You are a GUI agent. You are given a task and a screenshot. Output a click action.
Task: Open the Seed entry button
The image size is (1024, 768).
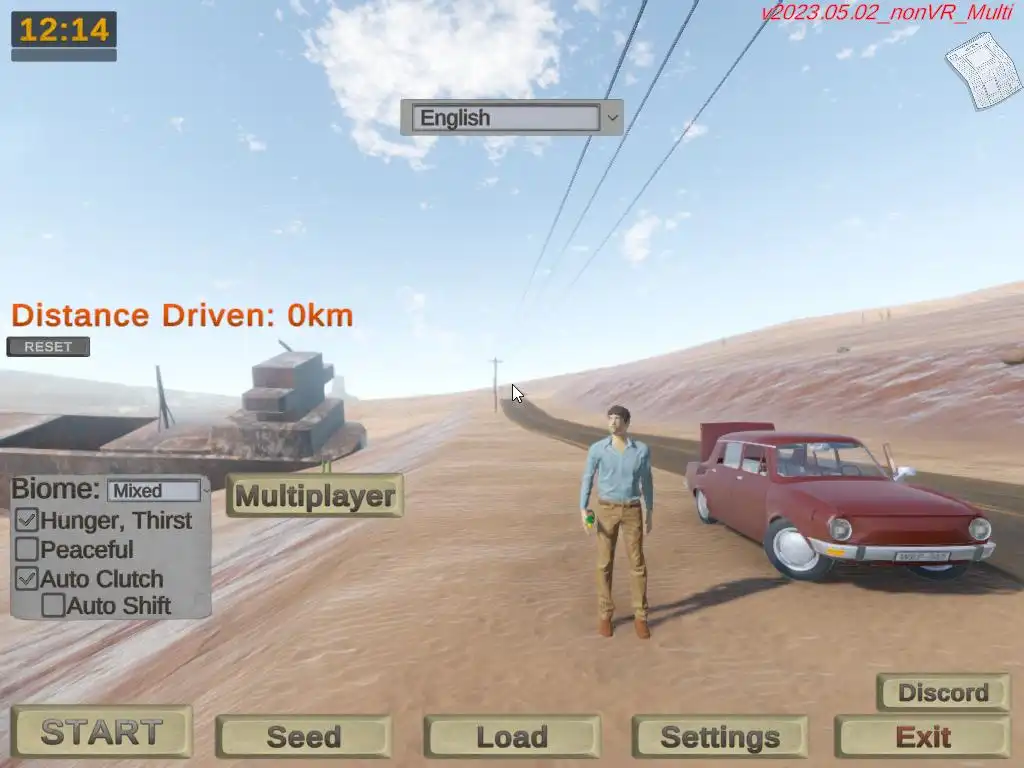click(303, 737)
